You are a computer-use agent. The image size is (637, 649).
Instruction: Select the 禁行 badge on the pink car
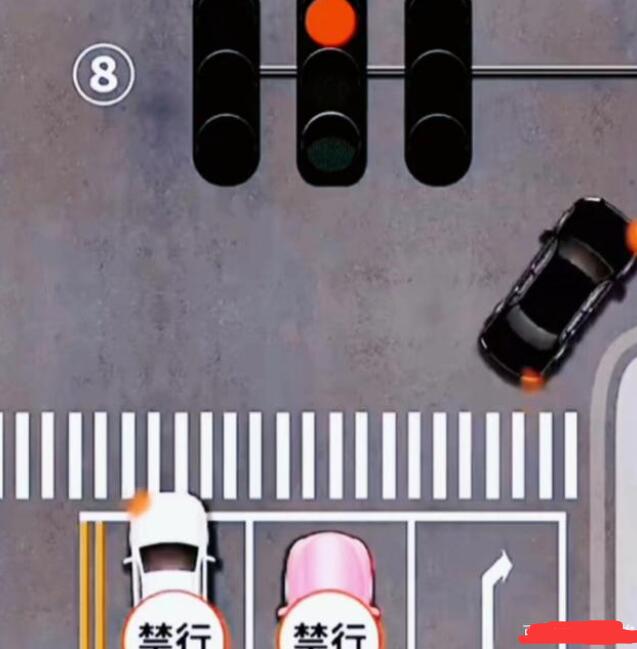pos(329,629)
